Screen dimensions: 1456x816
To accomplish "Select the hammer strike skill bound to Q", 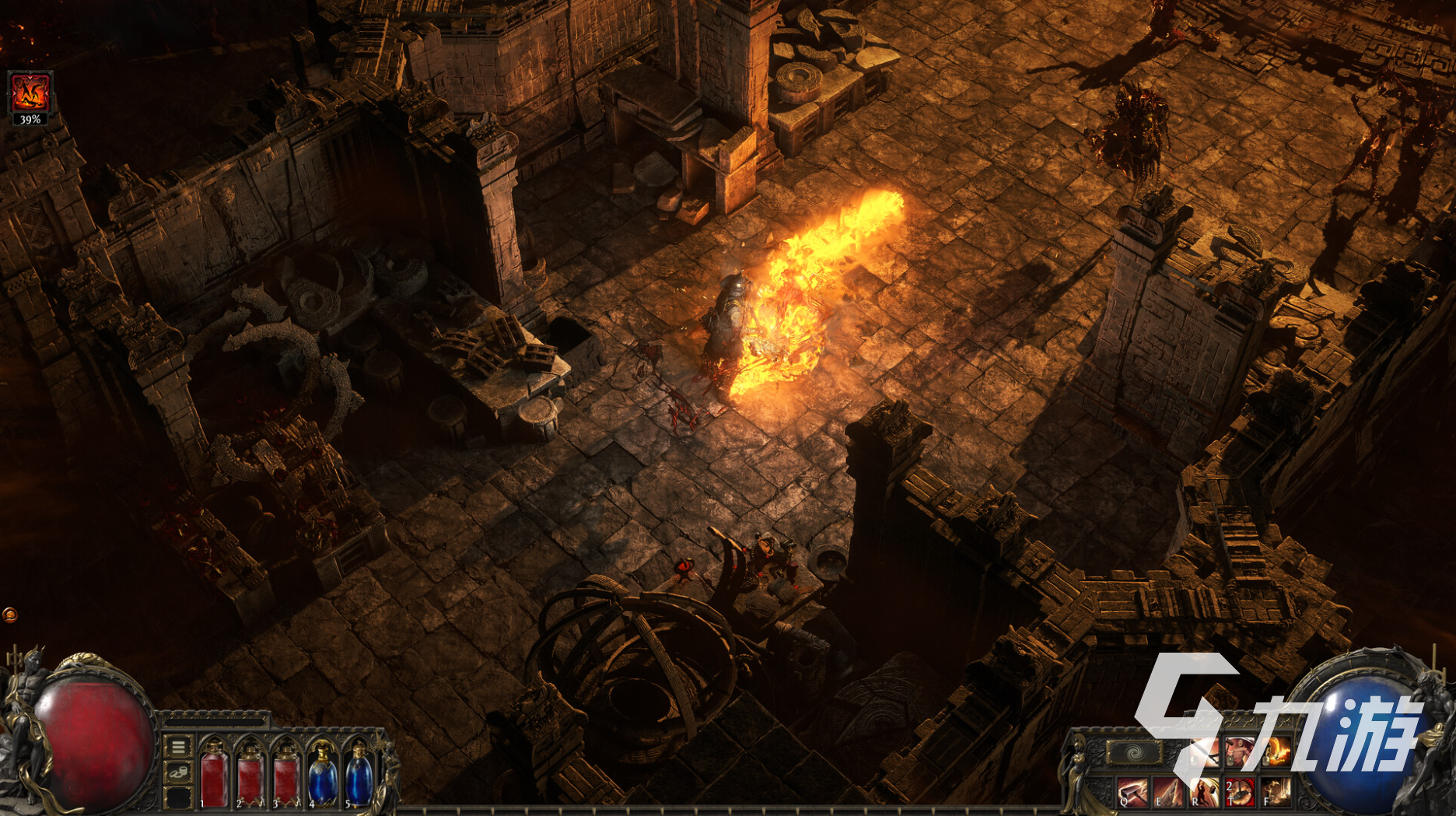I will 1132,792.
